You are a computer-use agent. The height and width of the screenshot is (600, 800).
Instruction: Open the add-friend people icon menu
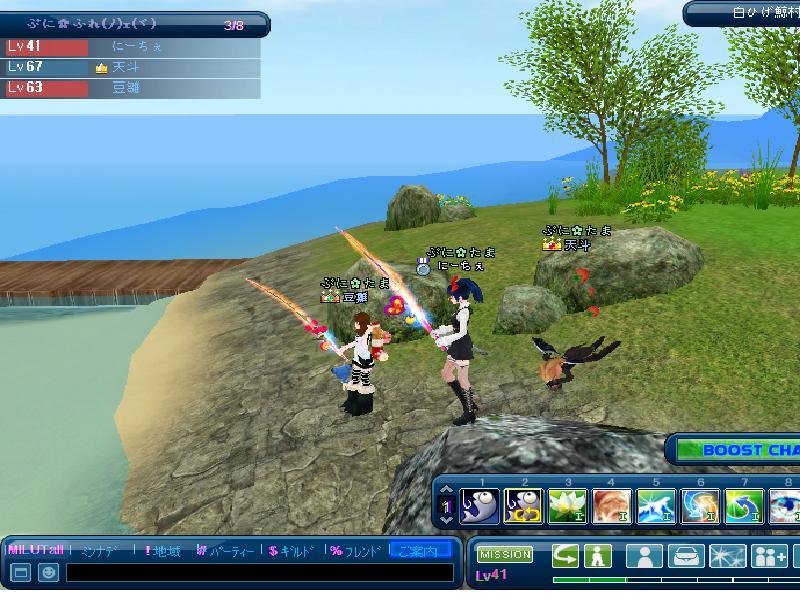[x=770, y=556]
